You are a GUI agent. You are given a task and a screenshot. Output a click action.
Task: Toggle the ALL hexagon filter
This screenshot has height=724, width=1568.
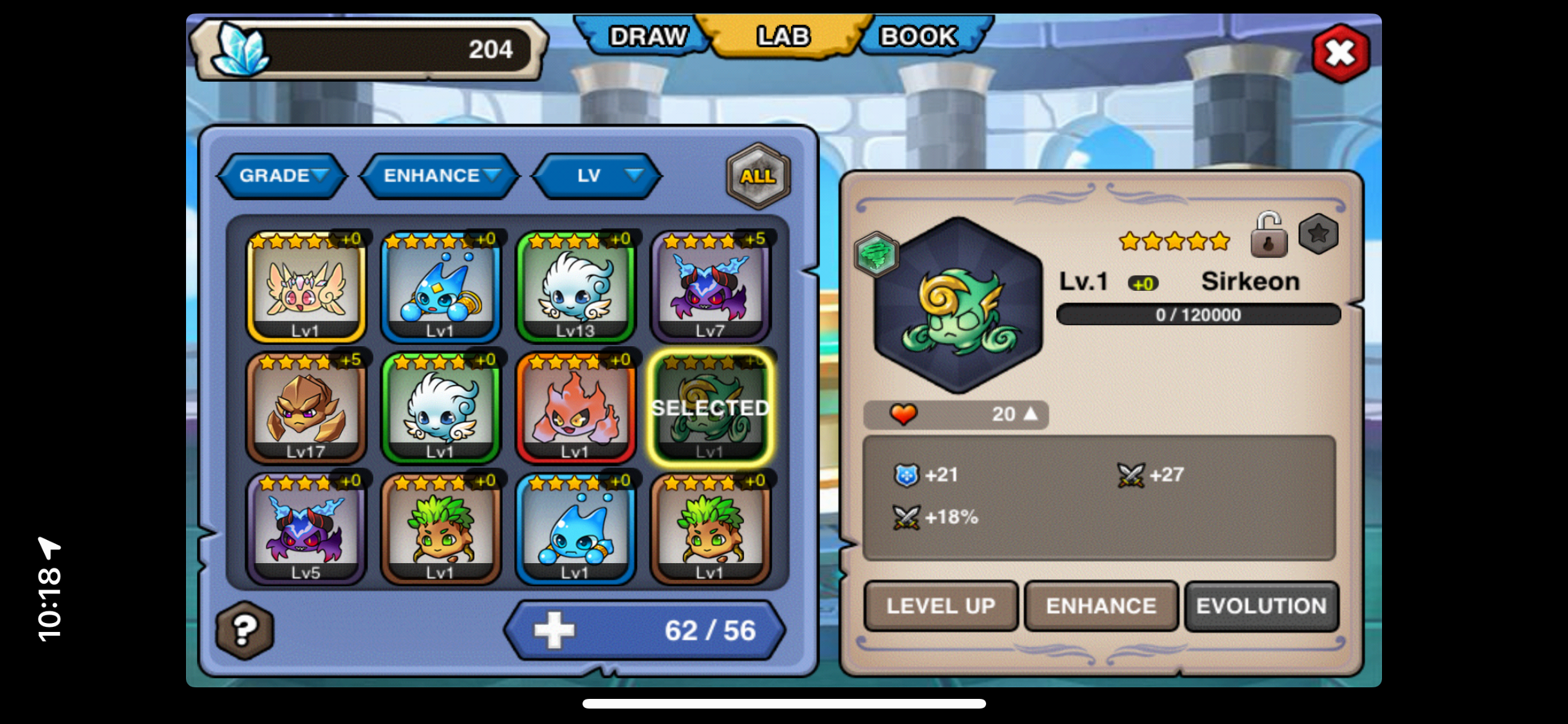(x=758, y=176)
